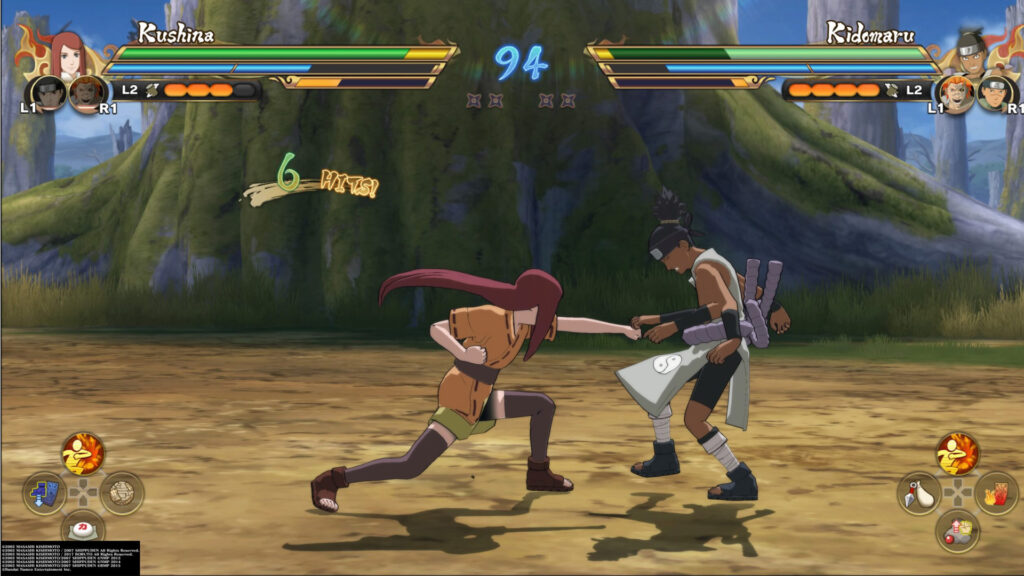Activate the cracked stone ball item
This screenshot has width=1024, height=576.
[122, 493]
